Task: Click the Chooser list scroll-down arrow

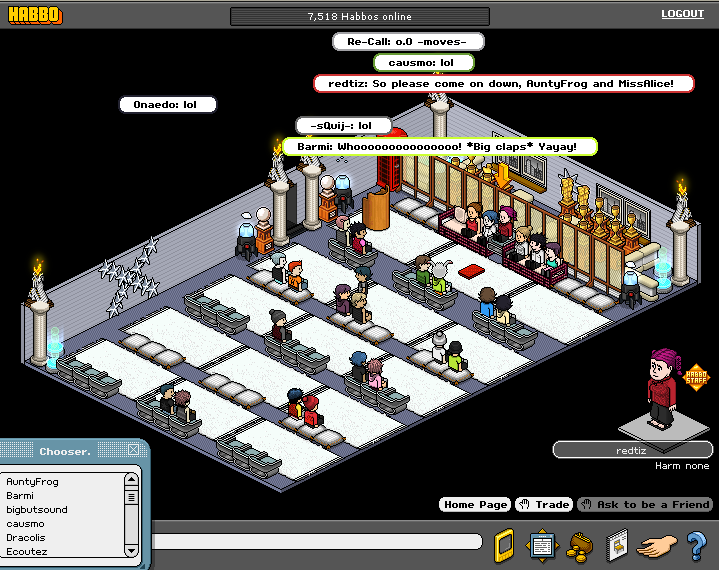Action: pyautogui.click(x=131, y=550)
